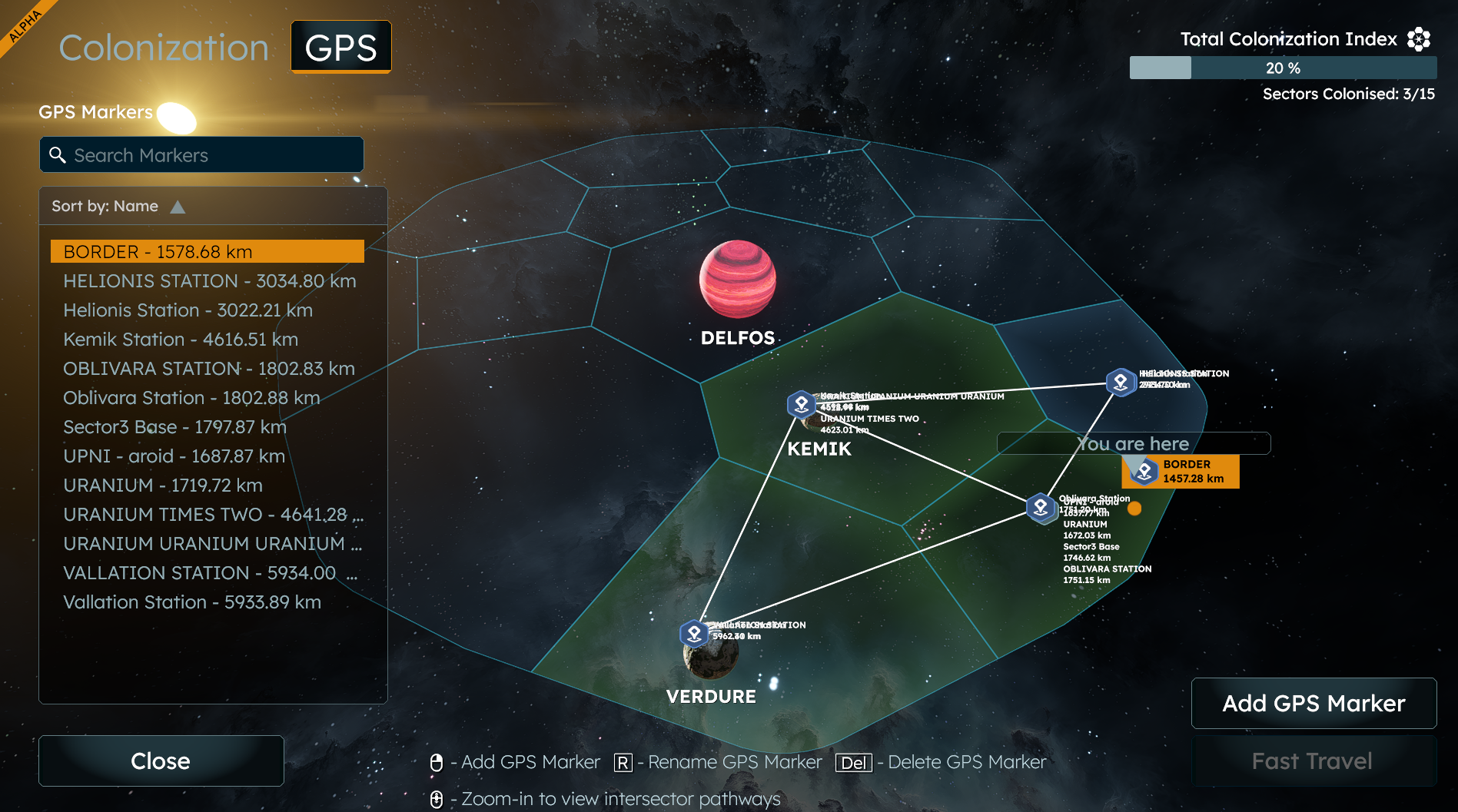Click the Fast Travel button
The height and width of the screenshot is (812, 1458).
tap(1314, 761)
